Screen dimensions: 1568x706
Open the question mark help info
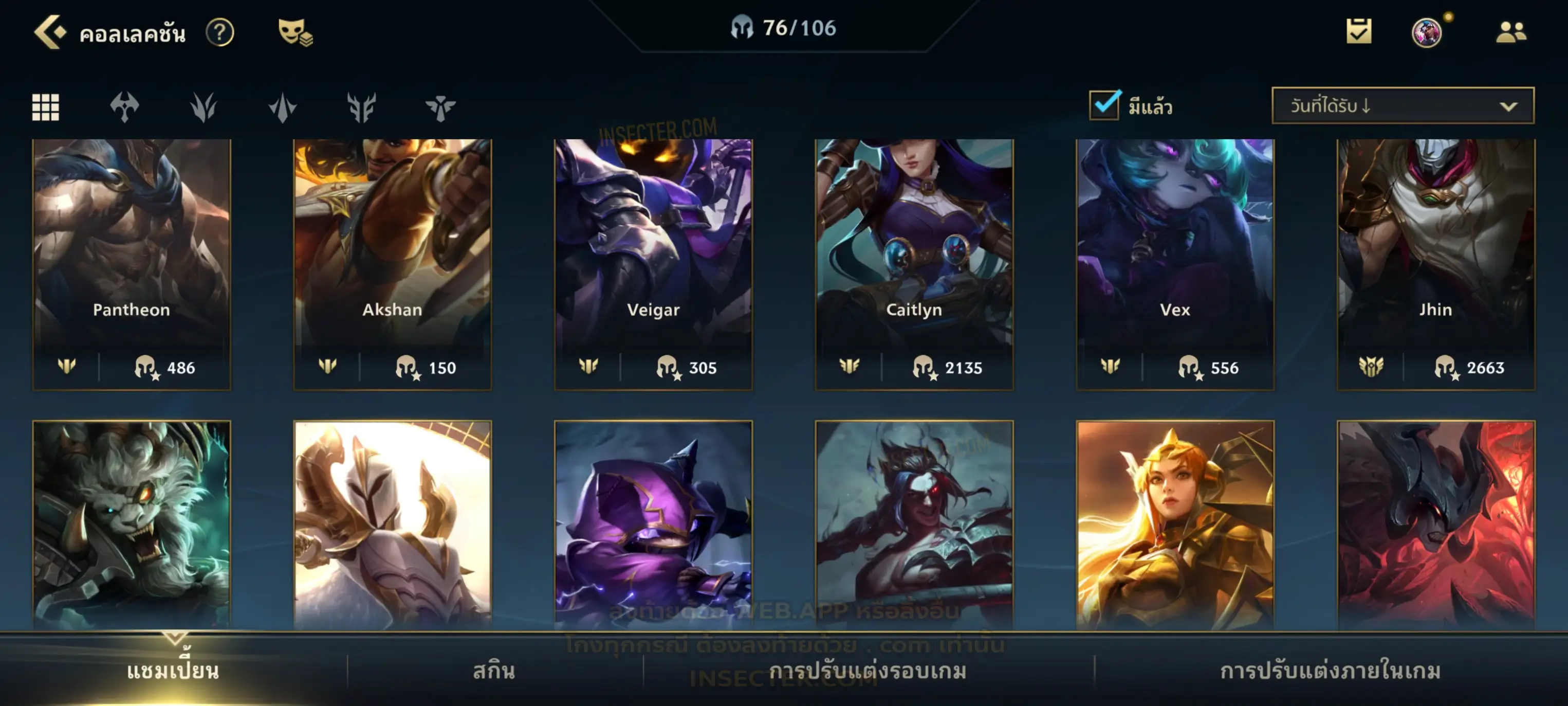(220, 32)
